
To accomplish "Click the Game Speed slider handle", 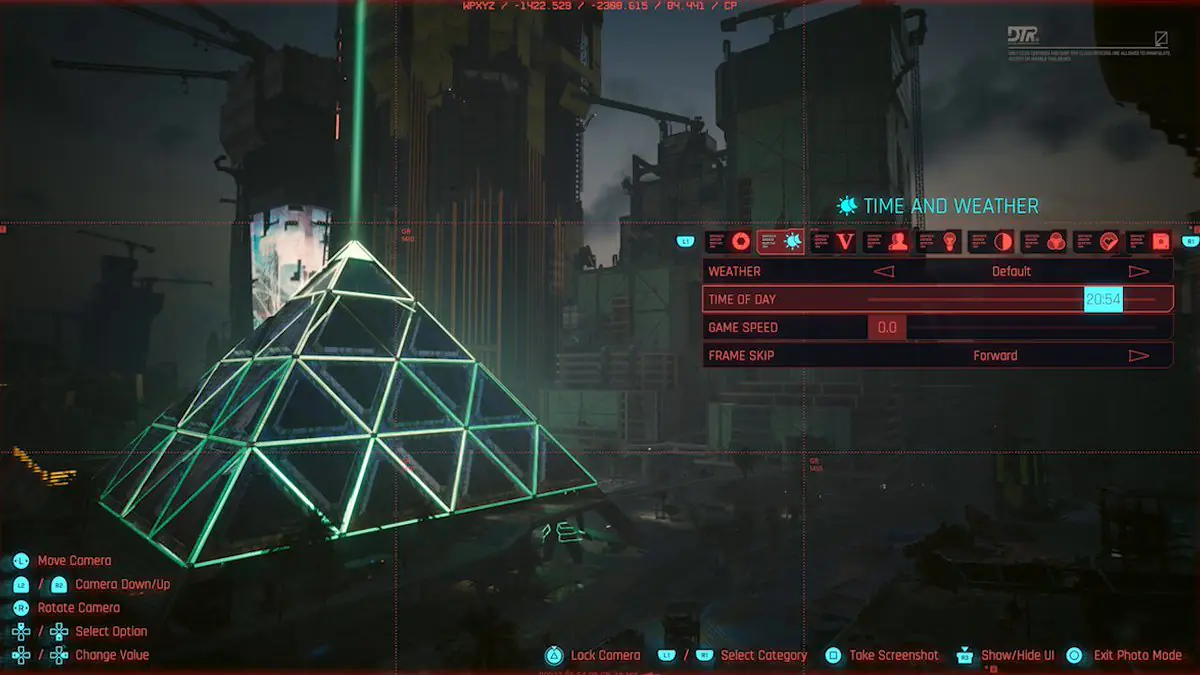I will 887,327.
